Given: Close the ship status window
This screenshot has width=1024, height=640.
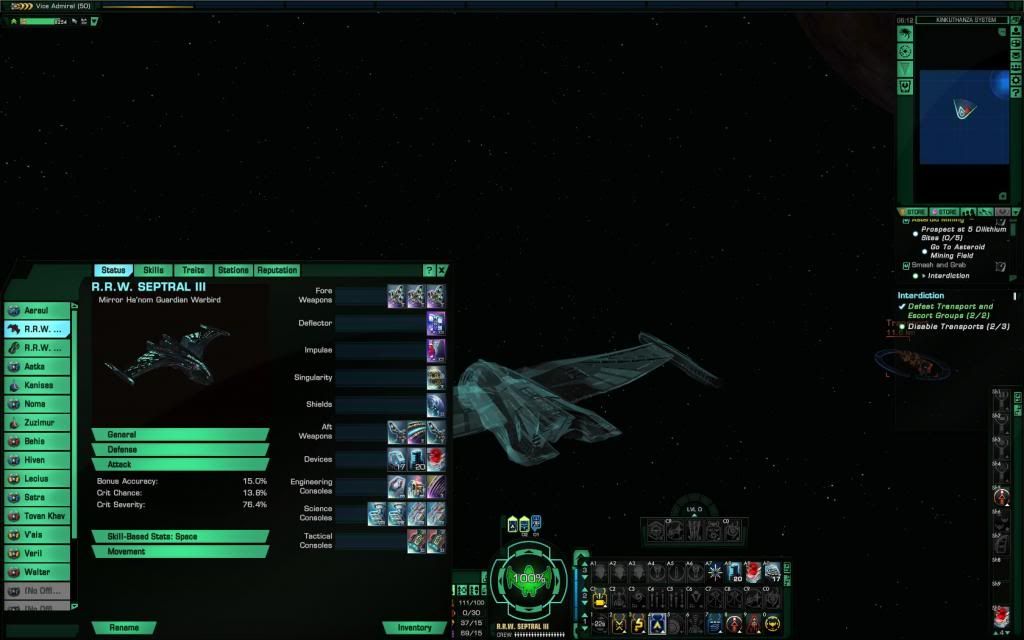Looking at the screenshot, I should tap(442, 270).
